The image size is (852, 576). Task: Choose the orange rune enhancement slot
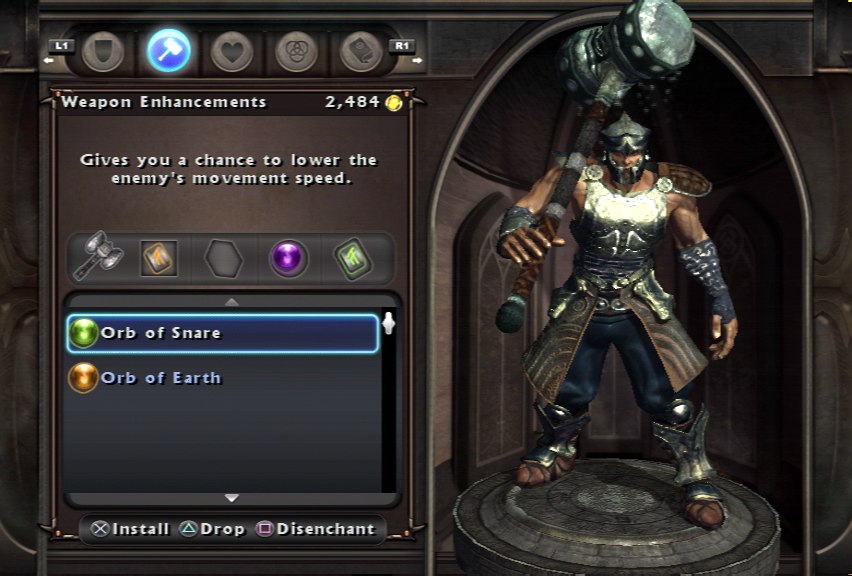tap(158, 259)
